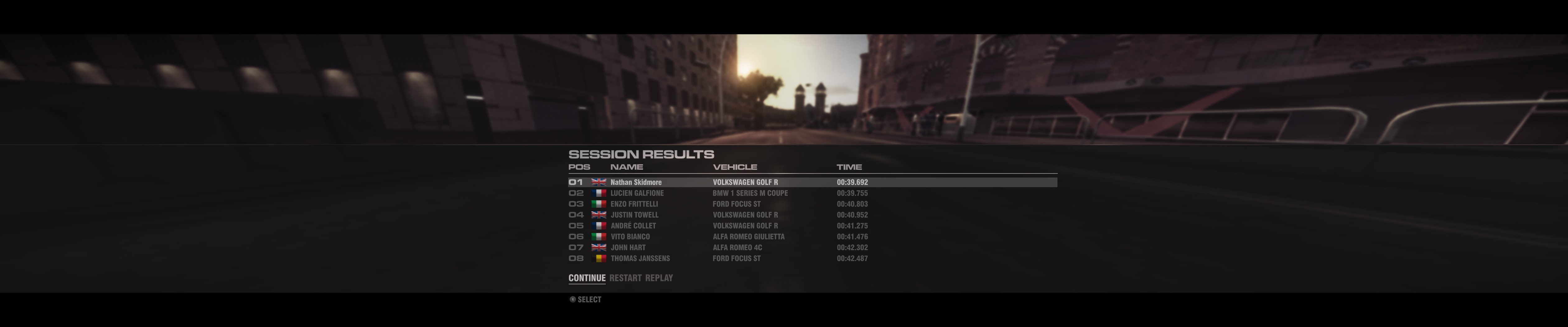Select the row showing BMW 1 Series M Coupe
Viewport: 1568px width, 327px height.
pyautogui.click(x=750, y=192)
